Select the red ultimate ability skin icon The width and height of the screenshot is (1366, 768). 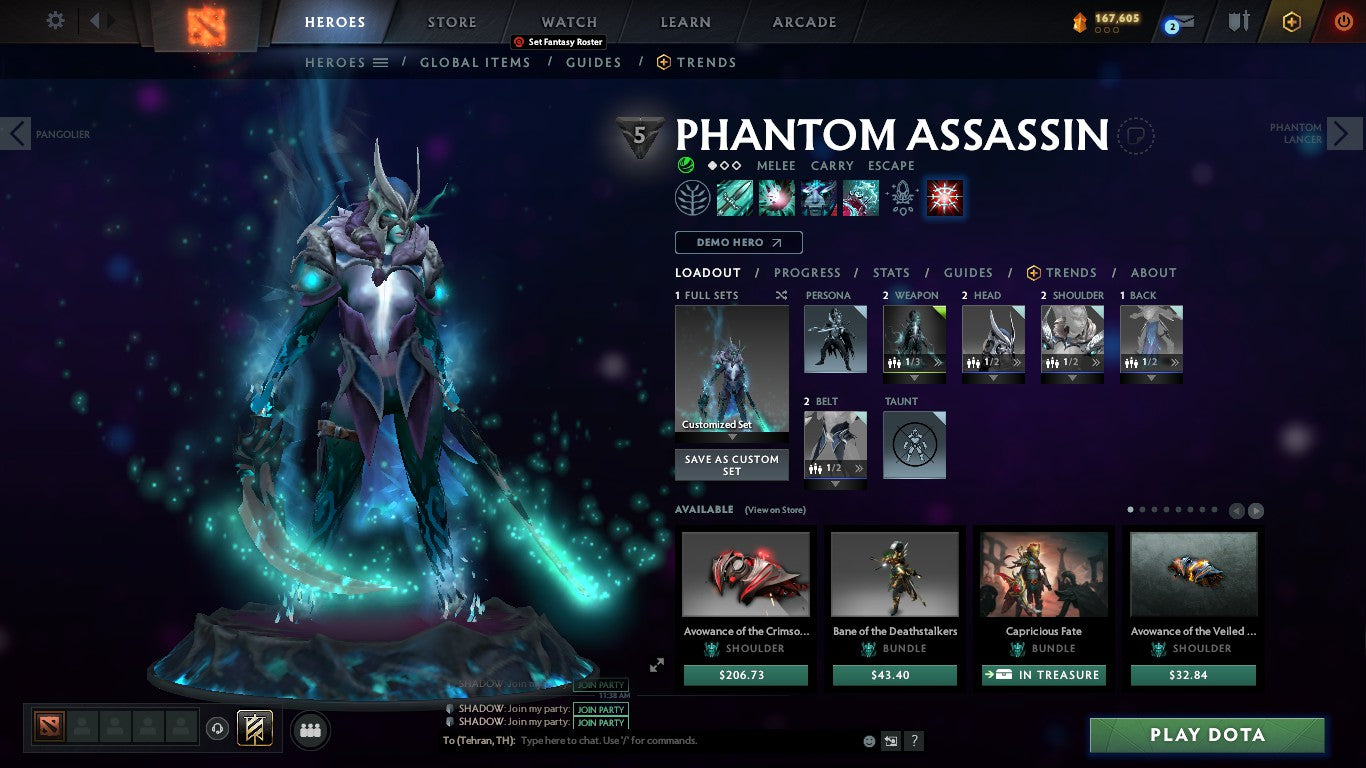point(944,197)
